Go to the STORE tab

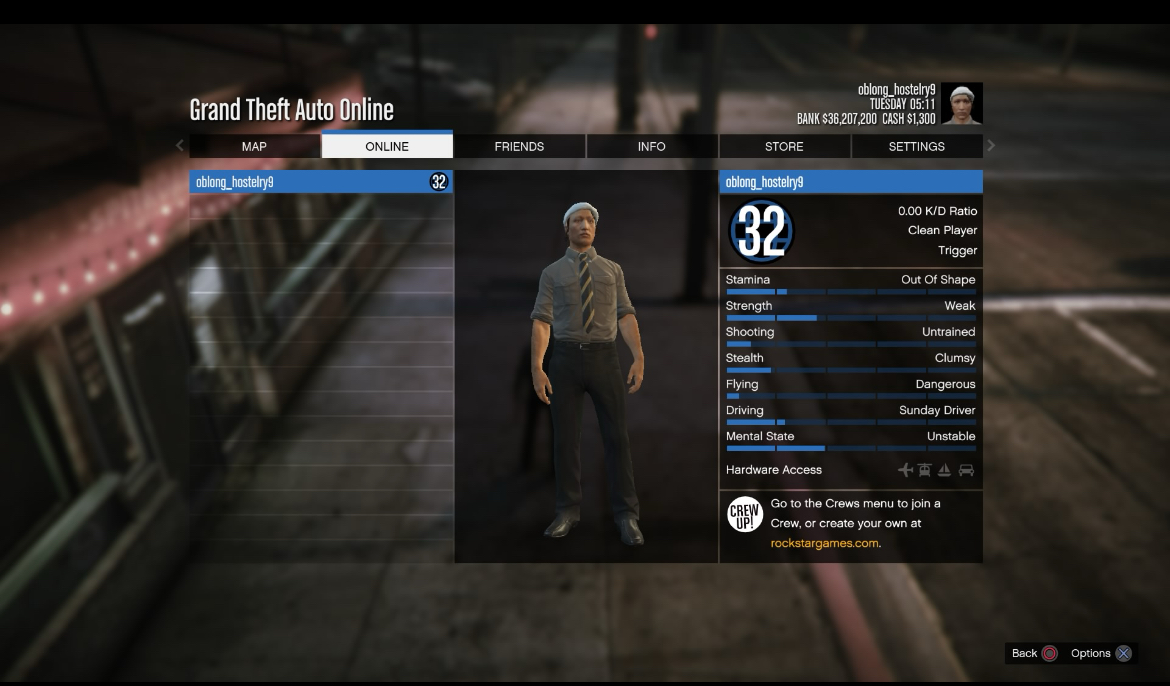[784, 147]
